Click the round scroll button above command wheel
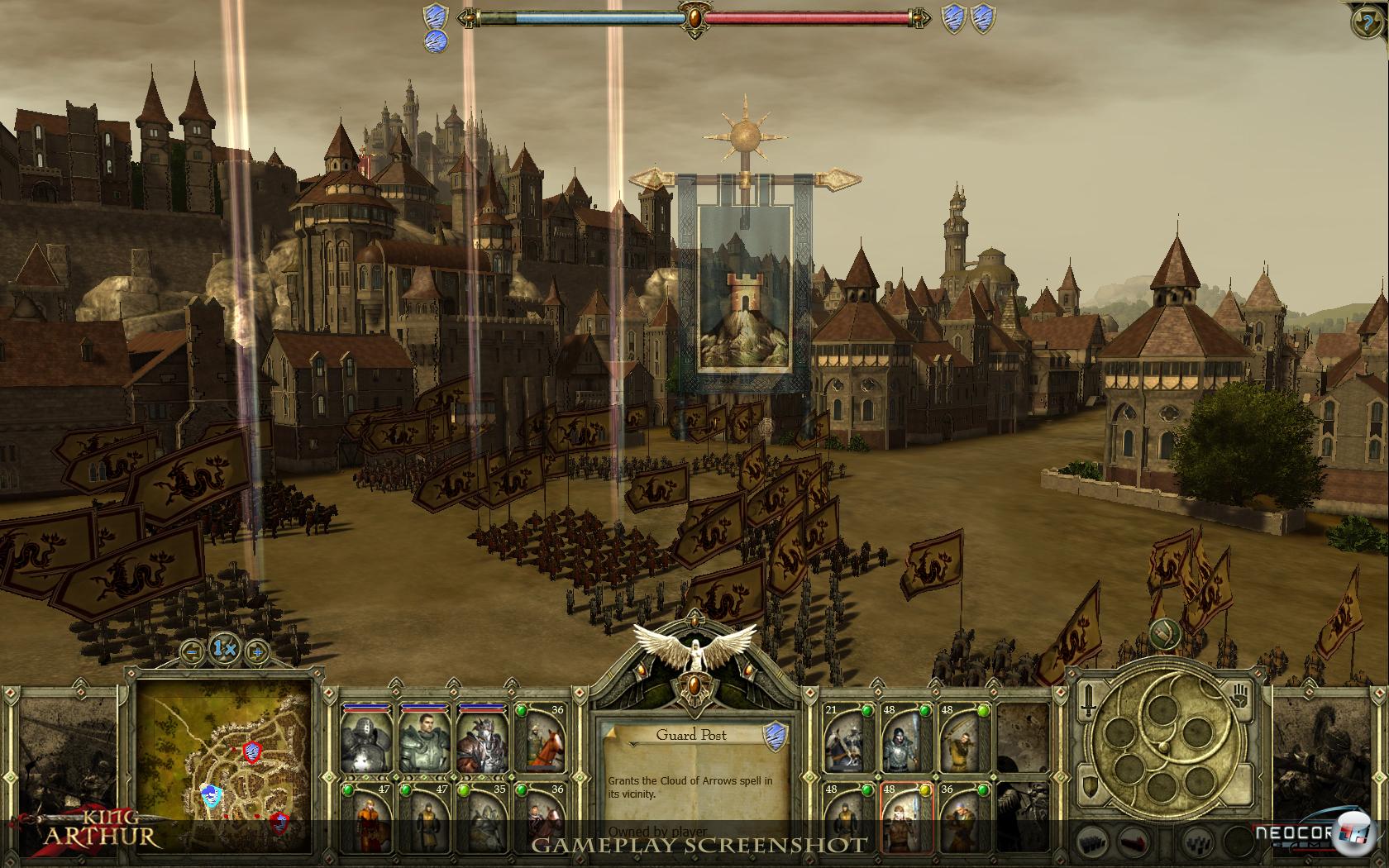The width and height of the screenshot is (1389, 868). pos(1164,634)
